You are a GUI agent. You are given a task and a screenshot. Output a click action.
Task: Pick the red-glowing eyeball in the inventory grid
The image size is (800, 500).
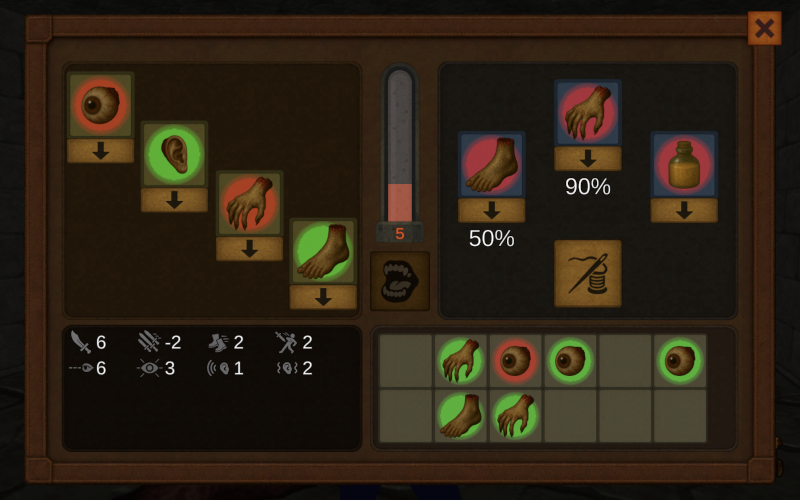[x=516, y=360]
